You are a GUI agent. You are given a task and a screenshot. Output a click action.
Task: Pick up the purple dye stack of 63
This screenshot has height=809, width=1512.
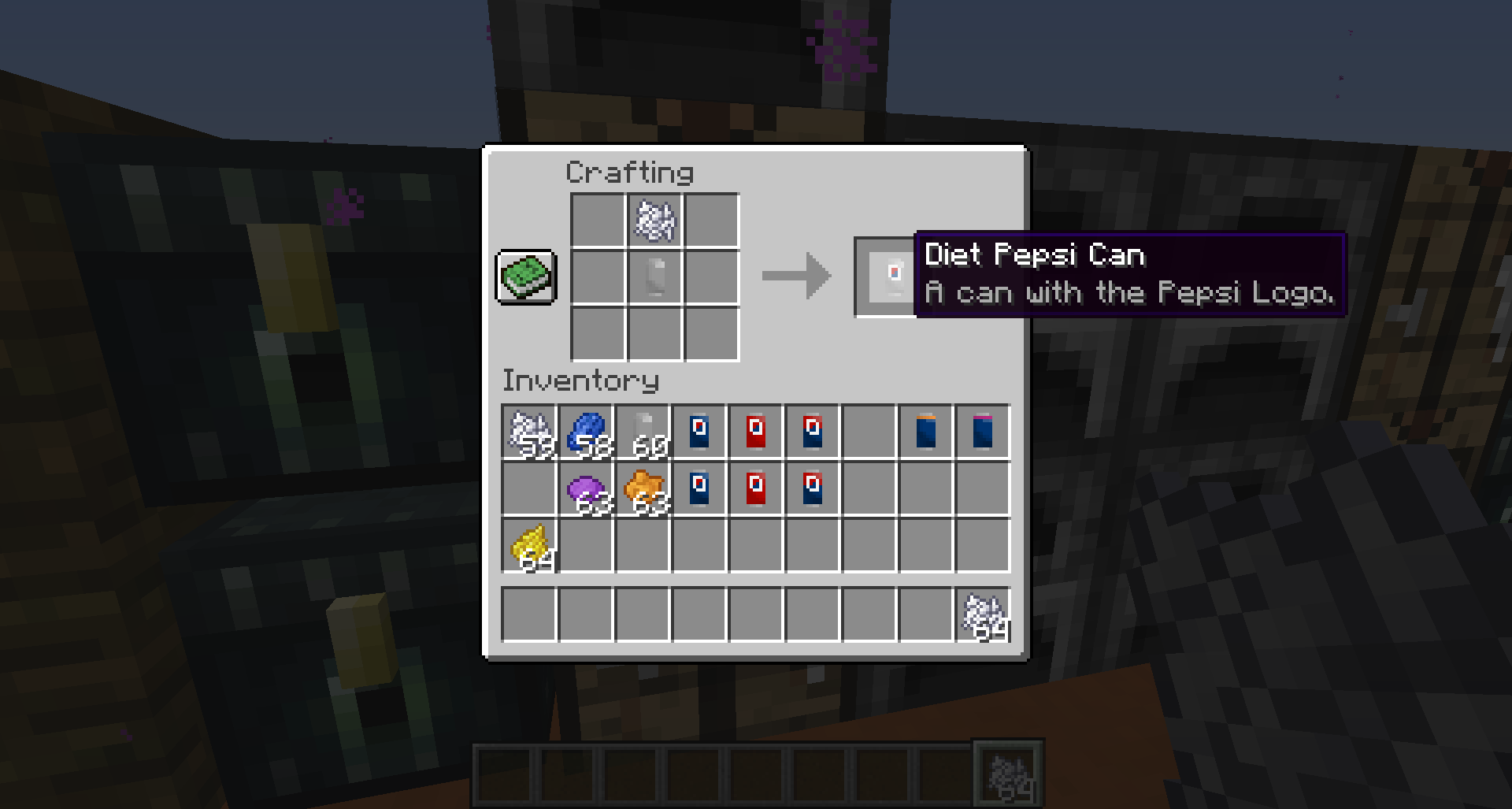[587, 488]
